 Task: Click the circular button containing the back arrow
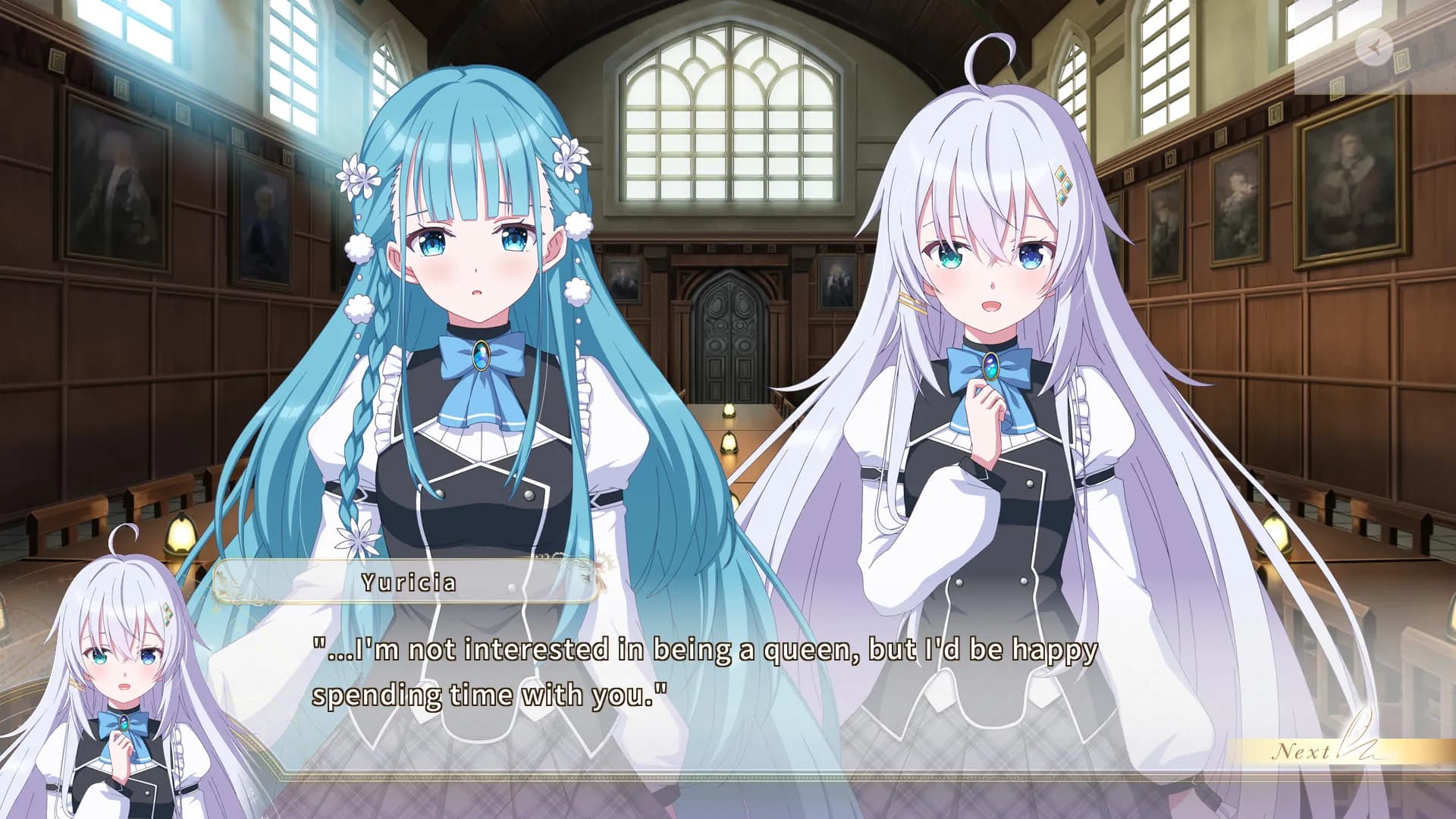(x=1374, y=47)
